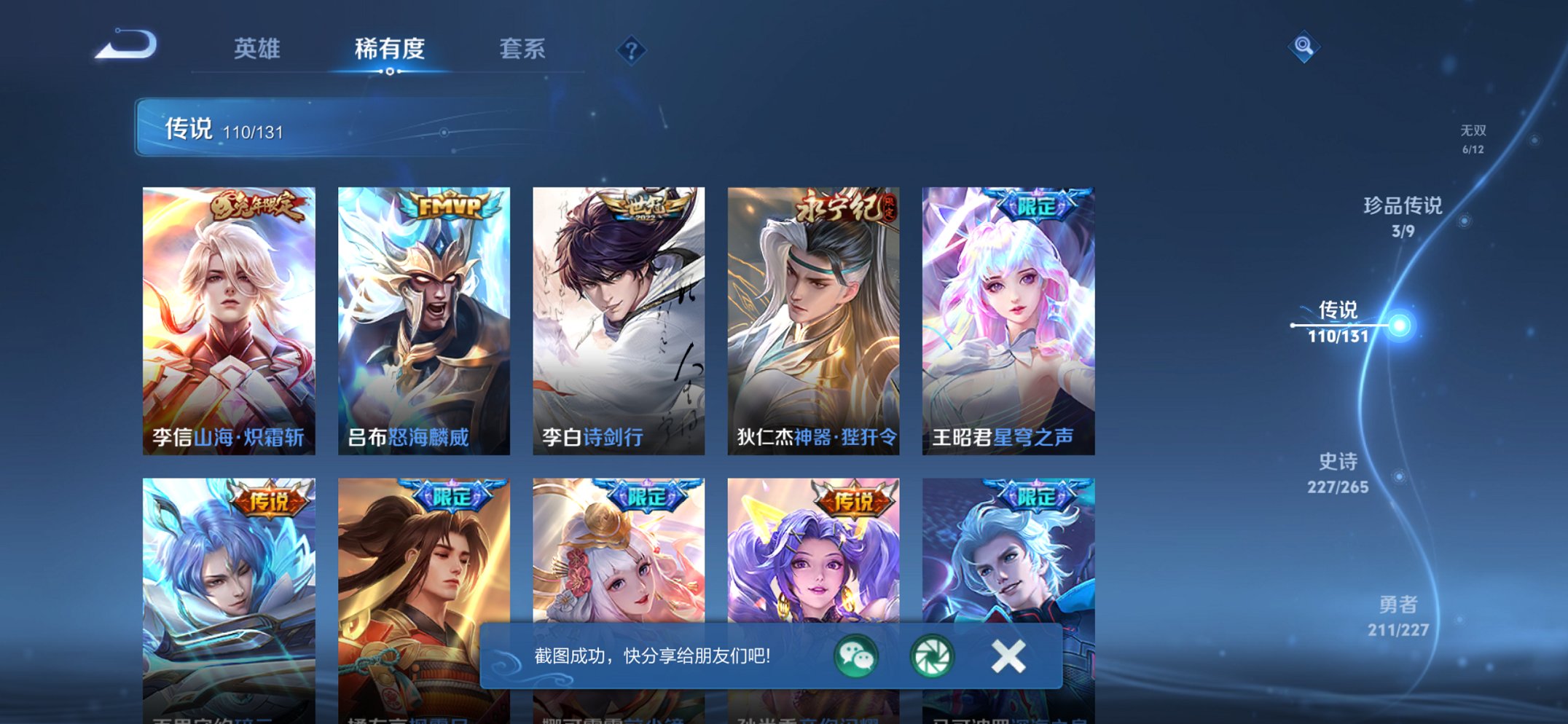Open the 神器·狴犴令 skin name link
Image resolution: width=1568 pixels, height=724 pixels.
pos(846,437)
